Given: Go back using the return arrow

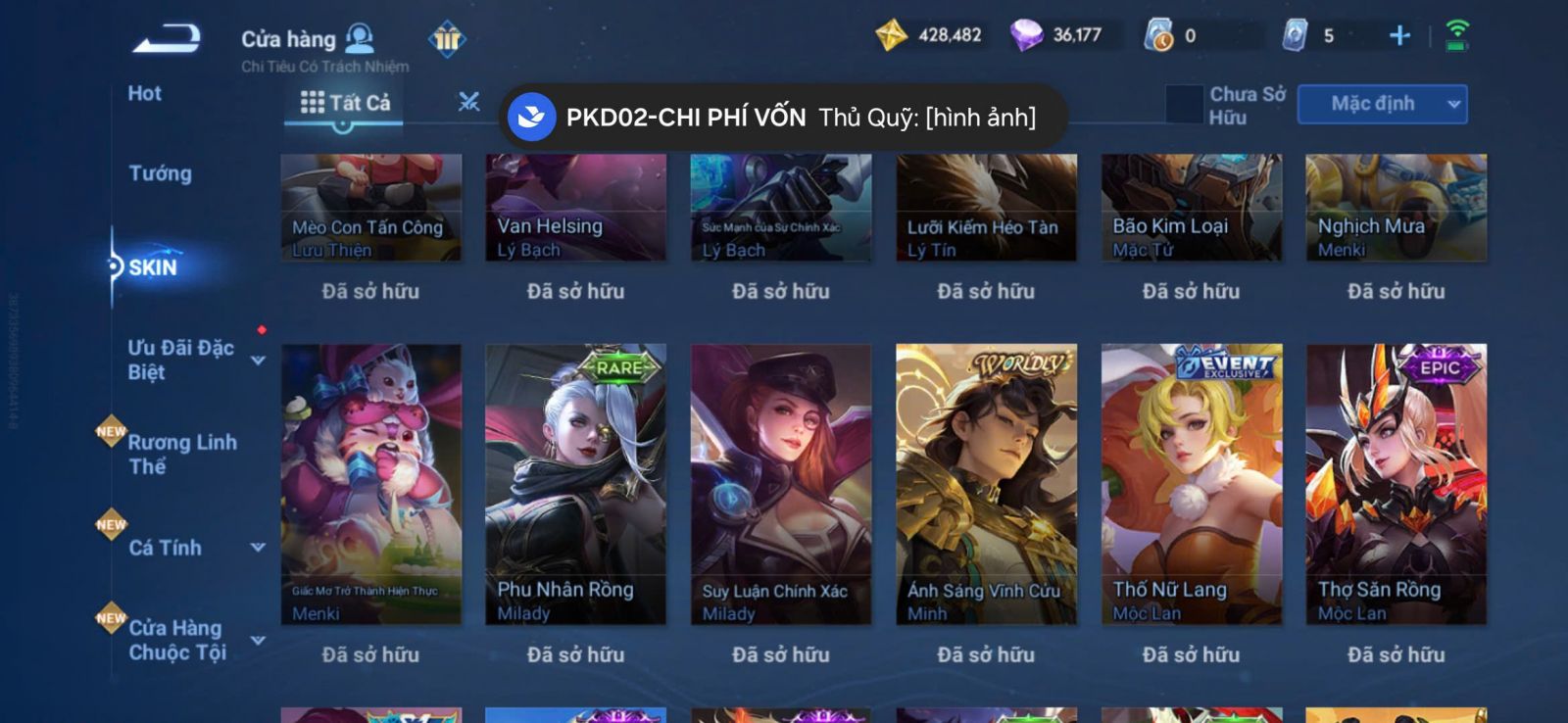Looking at the screenshot, I should click(168, 39).
